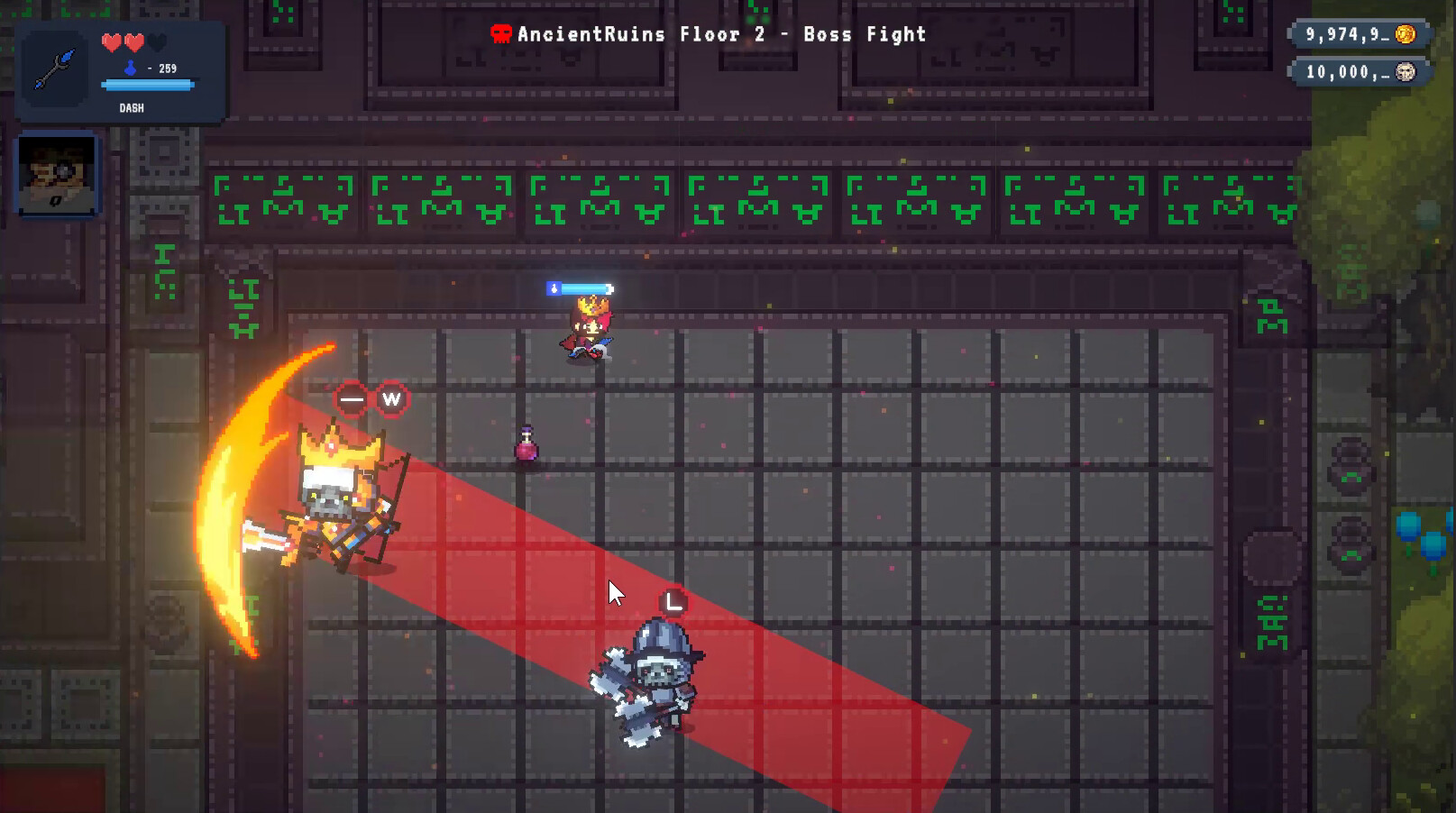Click the blue DASH cooldown bar
This screenshot has width=1456, height=813.
[x=147, y=86]
